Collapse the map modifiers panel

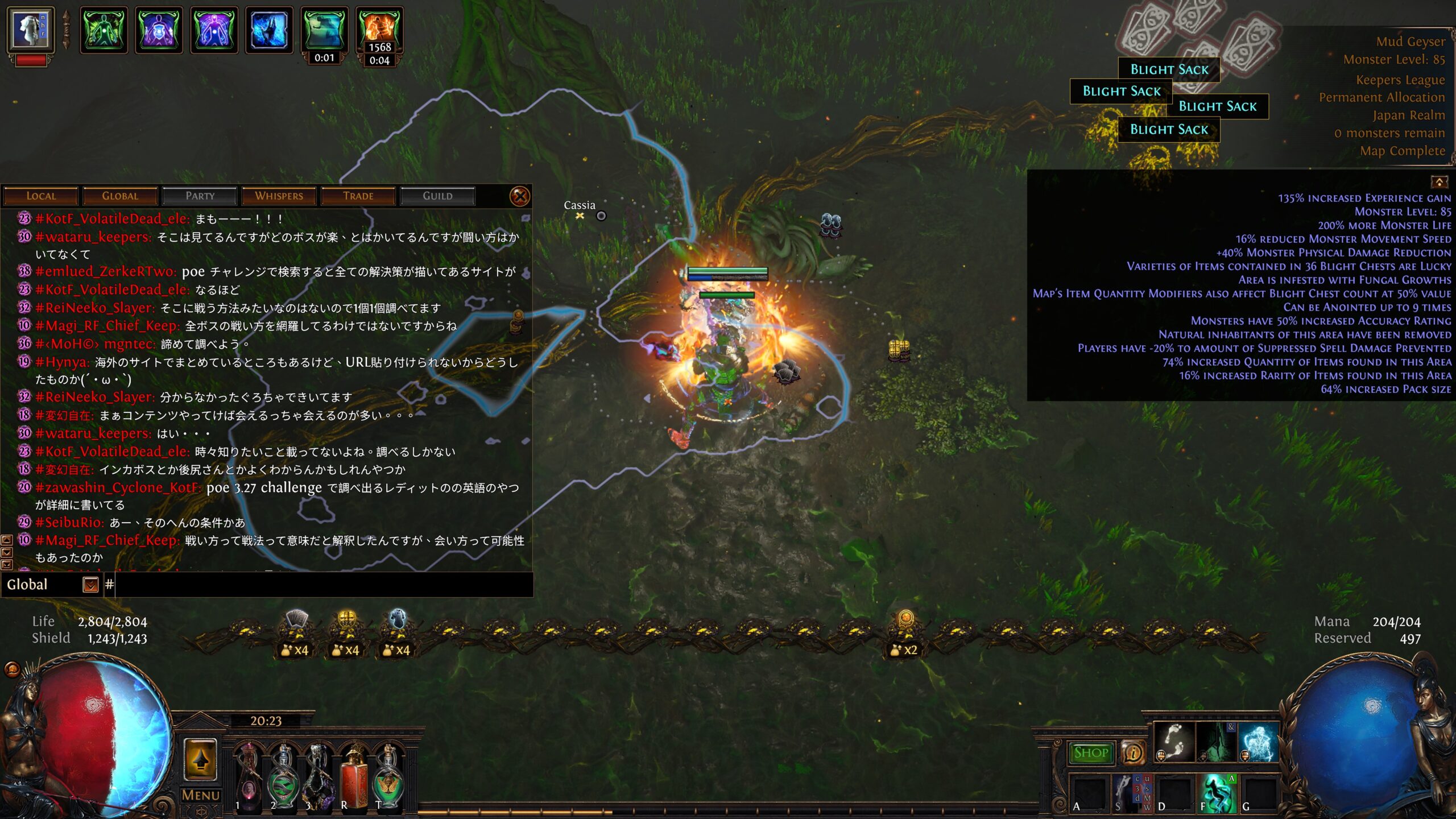click(x=1439, y=182)
